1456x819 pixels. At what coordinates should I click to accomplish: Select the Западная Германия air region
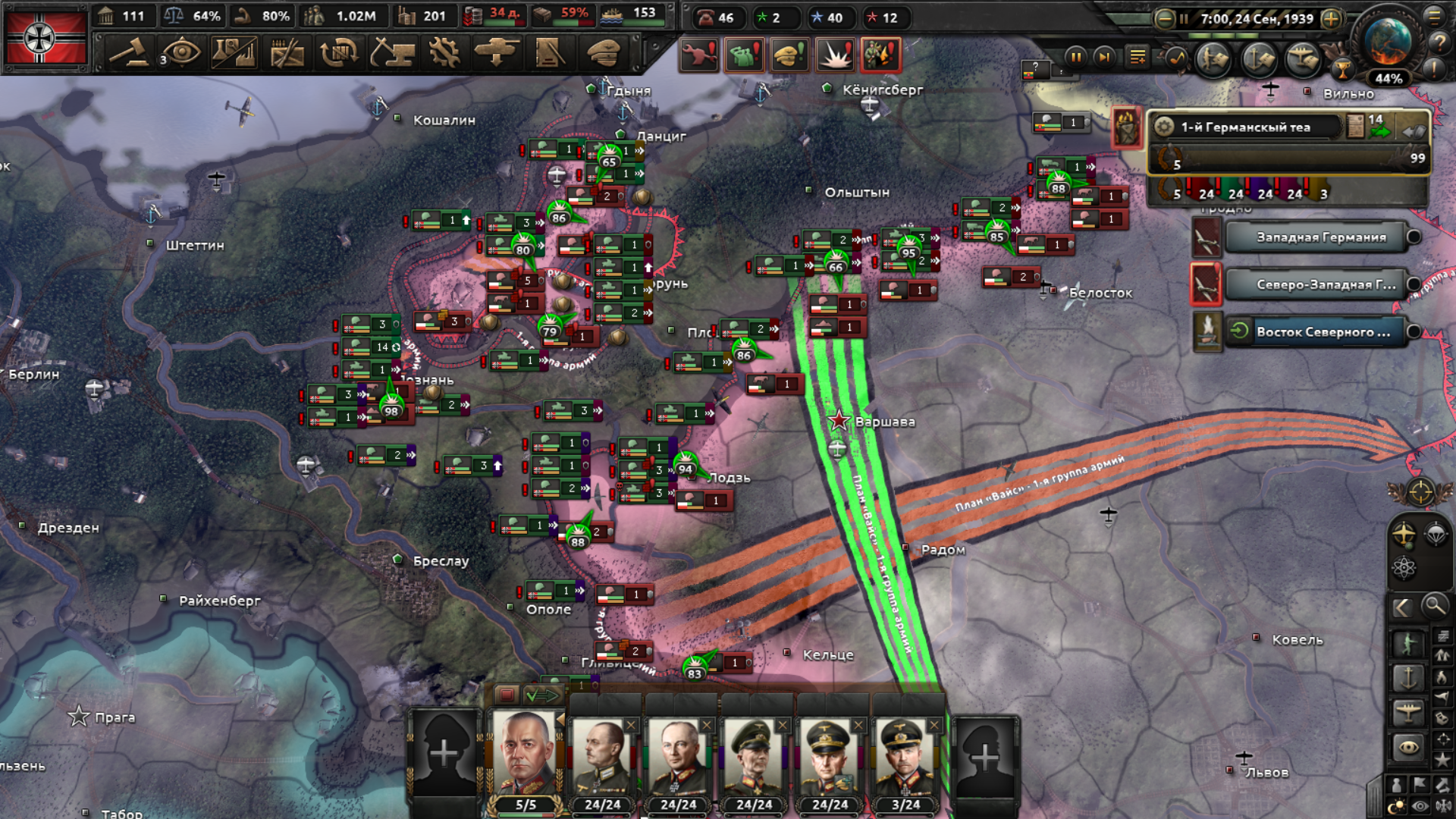pos(1320,237)
